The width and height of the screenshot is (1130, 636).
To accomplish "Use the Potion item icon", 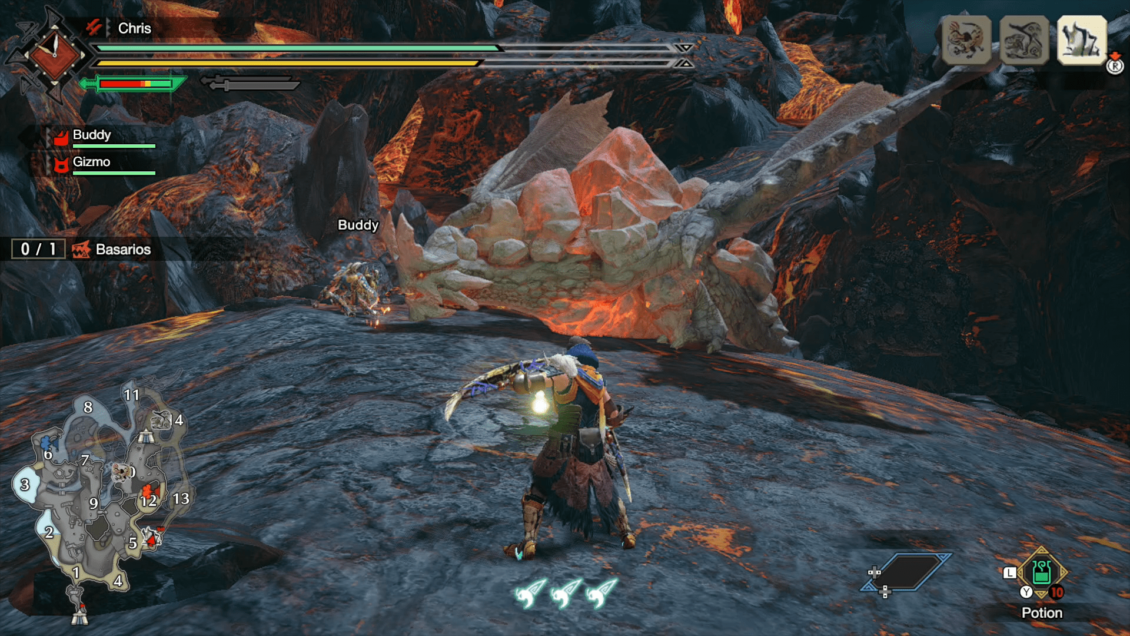I will (1042, 573).
